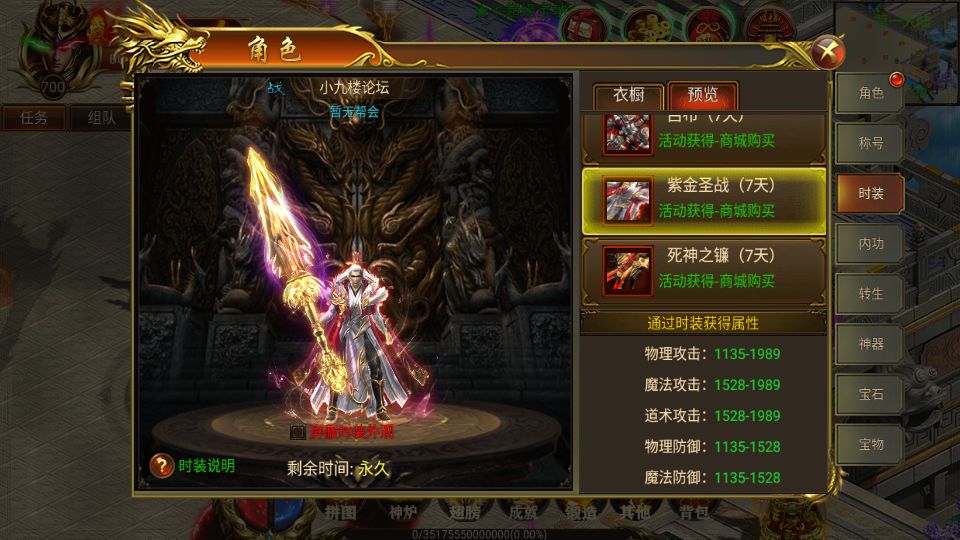
Task: Open the 宝石 gem side tab
Action: pyautogui.click(x=870, y=394)
